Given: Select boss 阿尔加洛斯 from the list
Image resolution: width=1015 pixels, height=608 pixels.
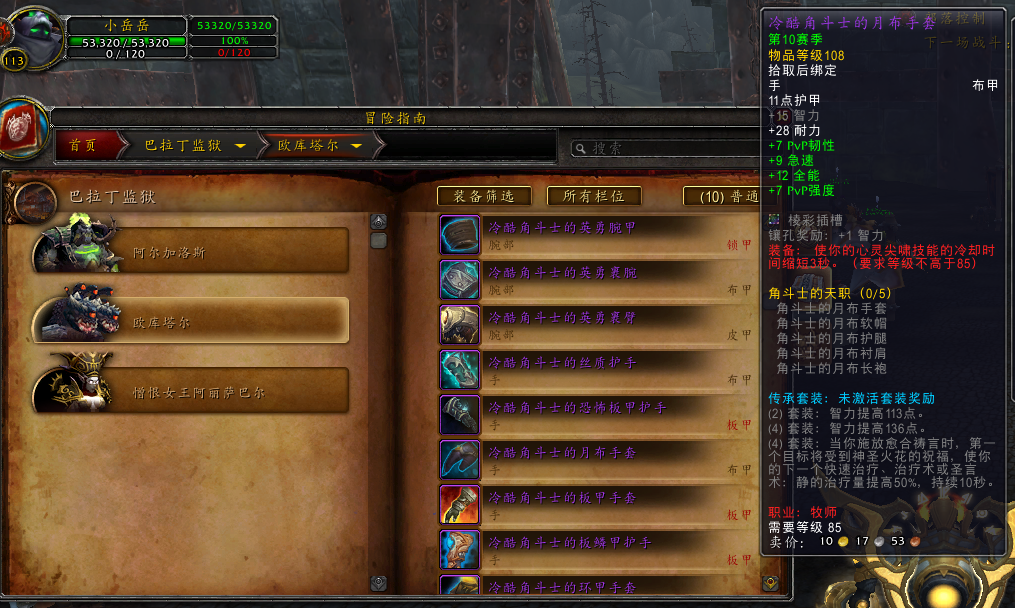Looking at the screenshot, I should 192,251.
